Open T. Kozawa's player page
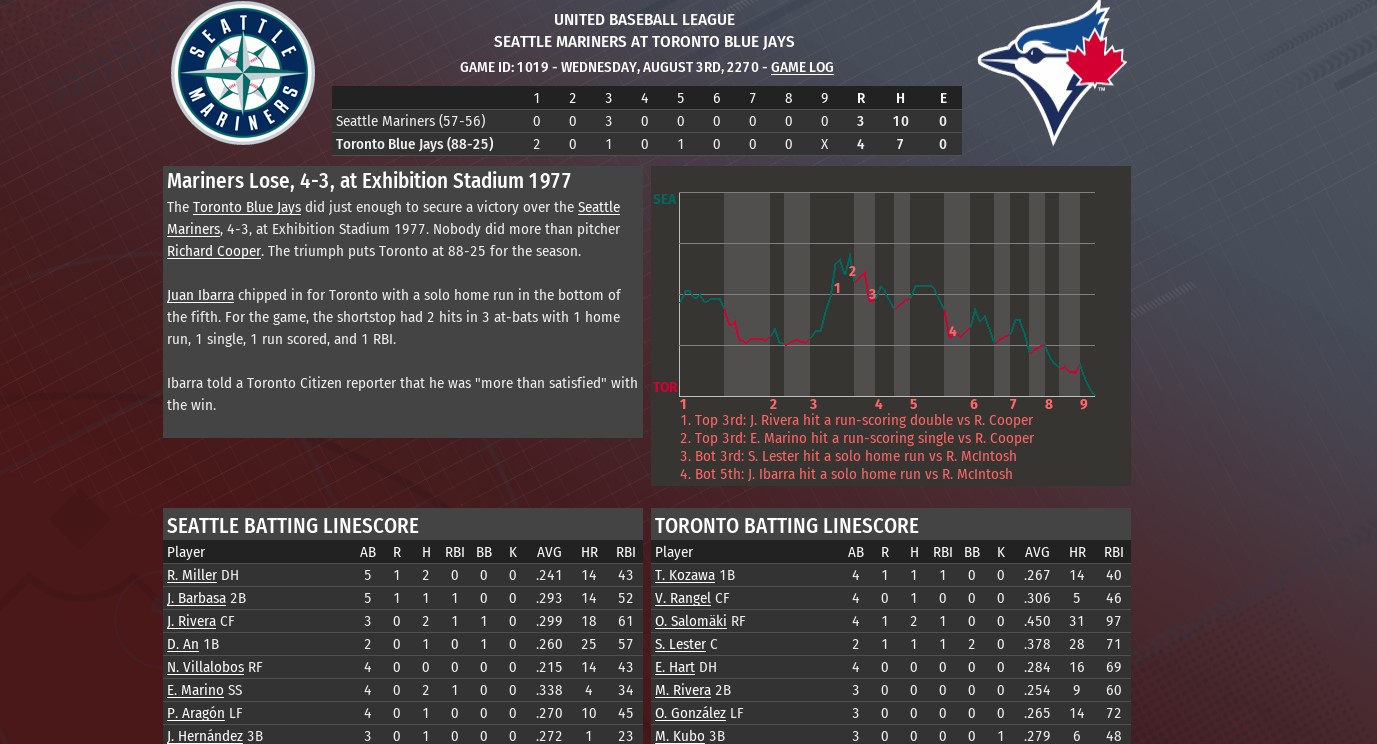This screenshot has width=1377, height=744. 684,575
